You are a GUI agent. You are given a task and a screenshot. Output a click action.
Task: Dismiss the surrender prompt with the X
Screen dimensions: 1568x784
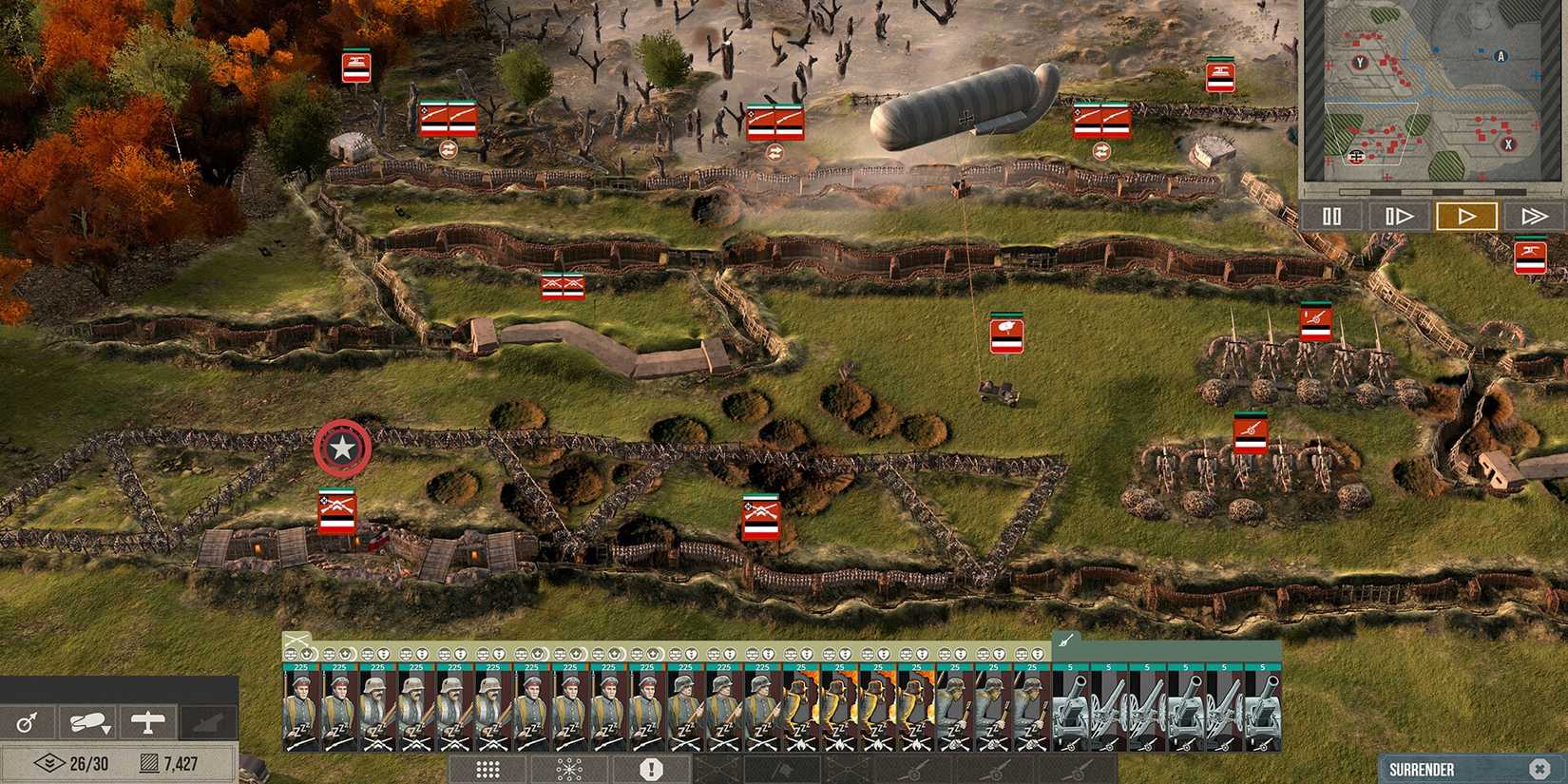coord(1541,768)
